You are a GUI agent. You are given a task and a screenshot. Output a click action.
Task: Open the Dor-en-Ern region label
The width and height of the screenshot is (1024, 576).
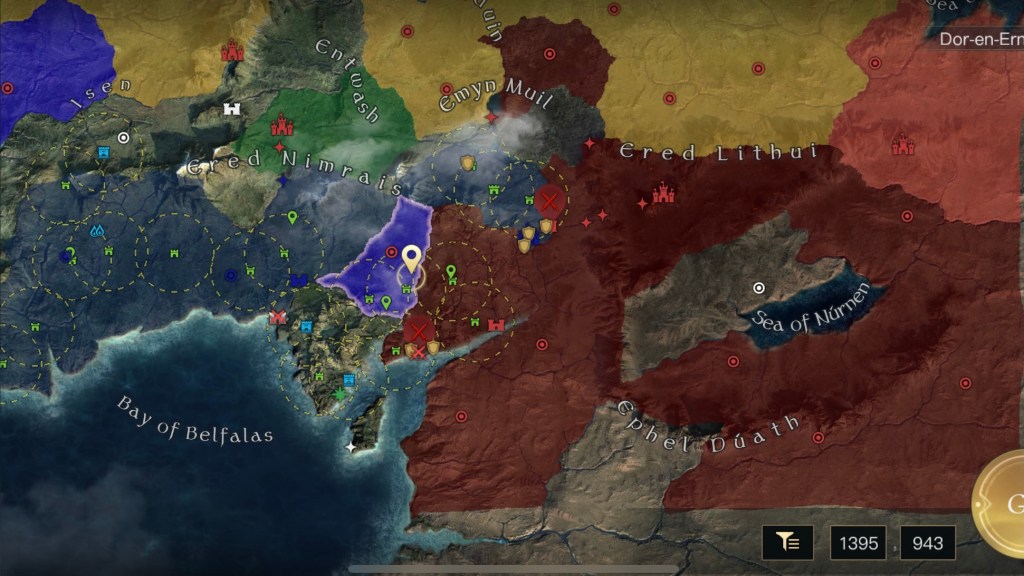(x=978, y=40)
